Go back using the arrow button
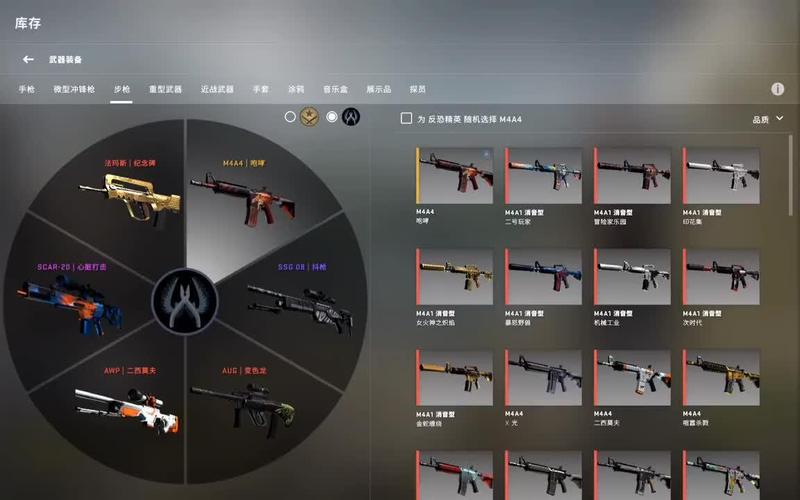 coord(28,60)
